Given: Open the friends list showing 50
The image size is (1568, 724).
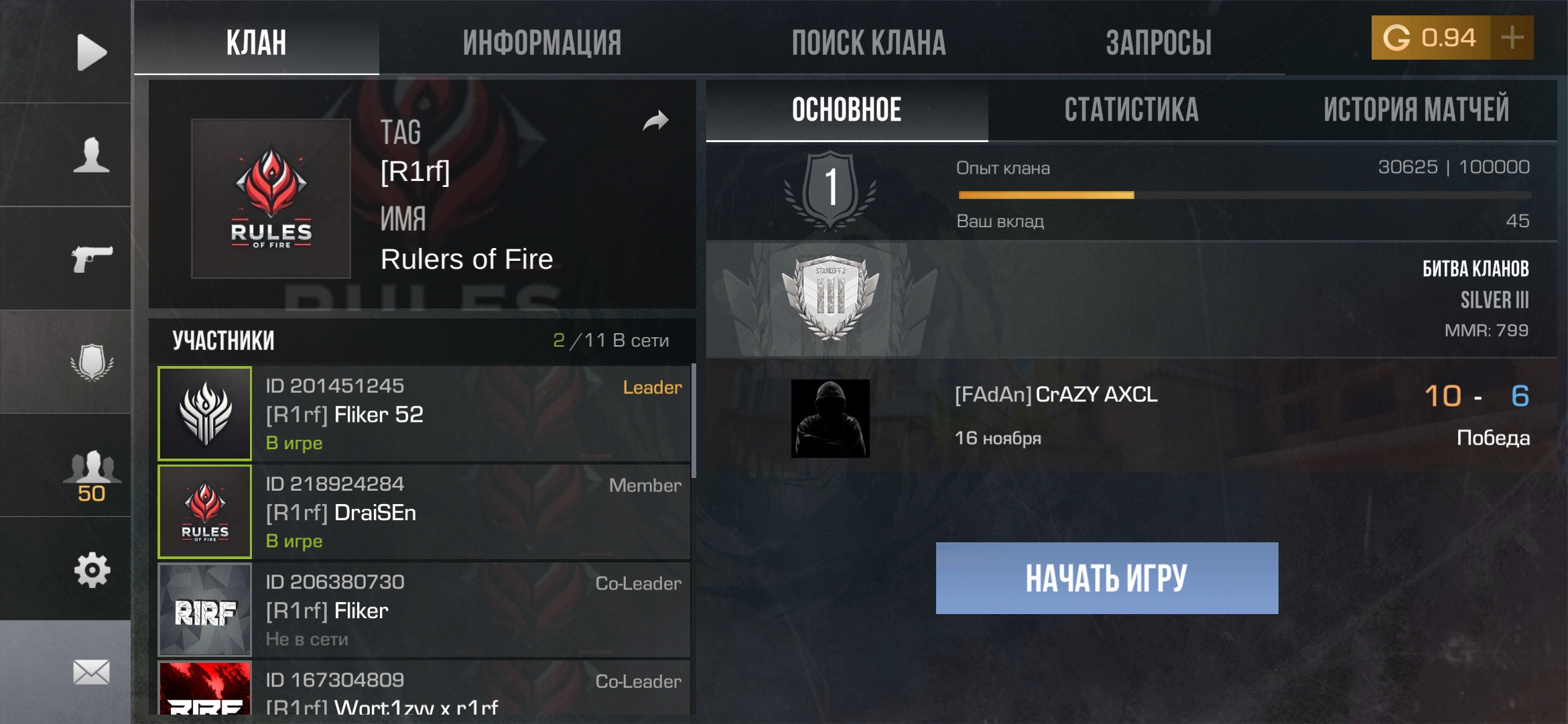Looking at the screenshot, I should [94, 469].
